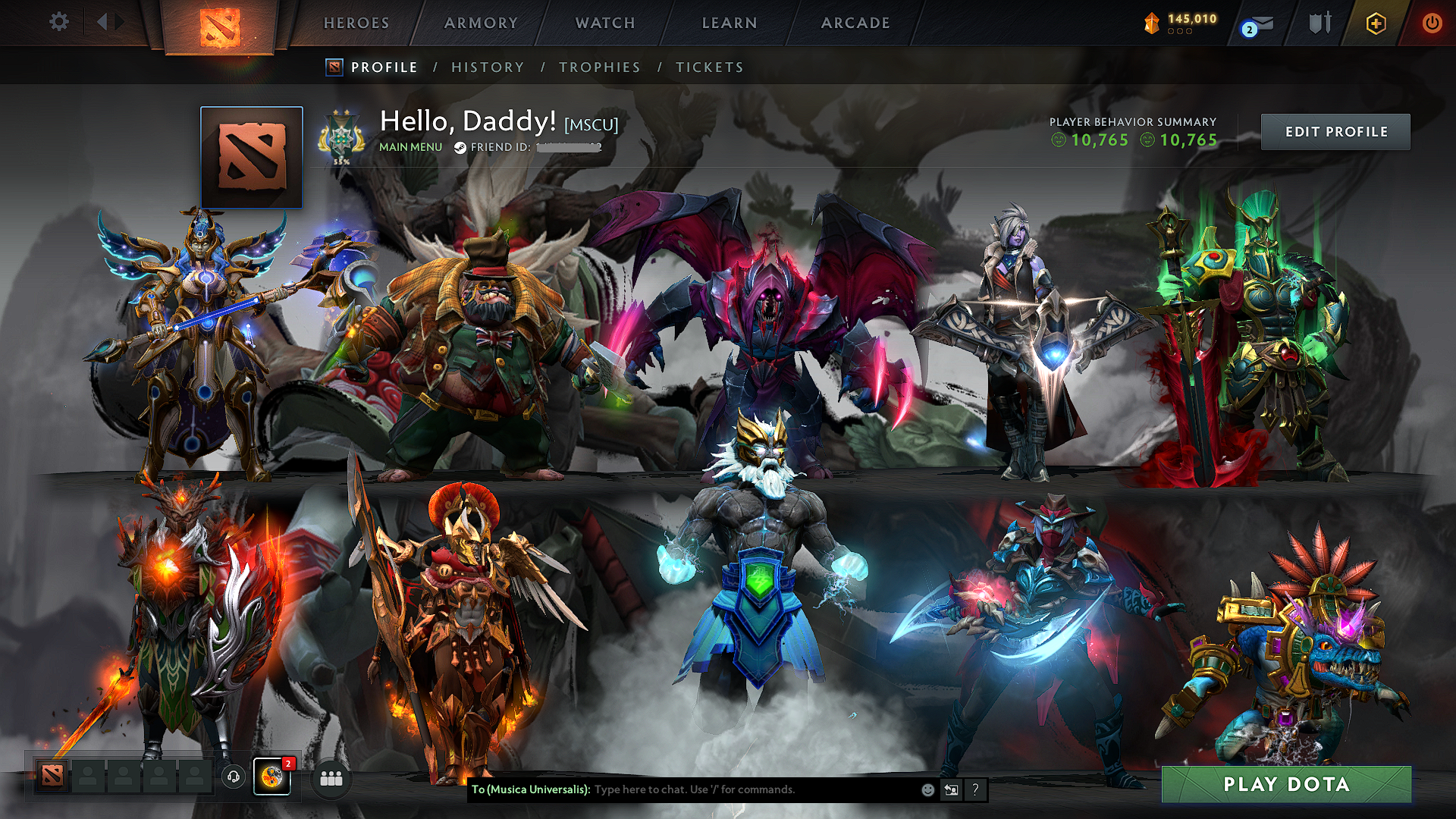Switch to the HISTORY tab
Screen dimensions: 1456x819
487,67
